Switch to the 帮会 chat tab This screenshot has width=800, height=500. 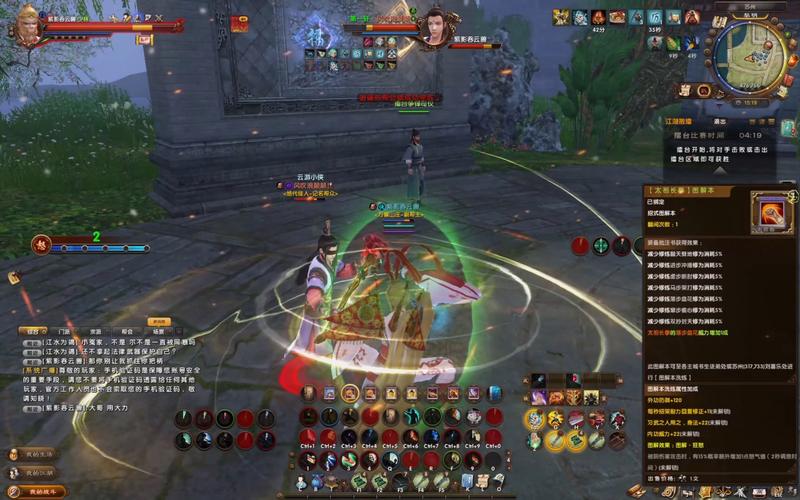pos(127,330)
